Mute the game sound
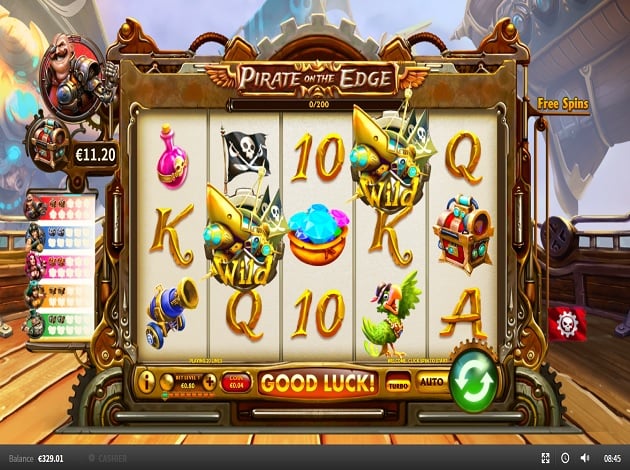Screen dimensions: 630x470 [x=586, y=458]
